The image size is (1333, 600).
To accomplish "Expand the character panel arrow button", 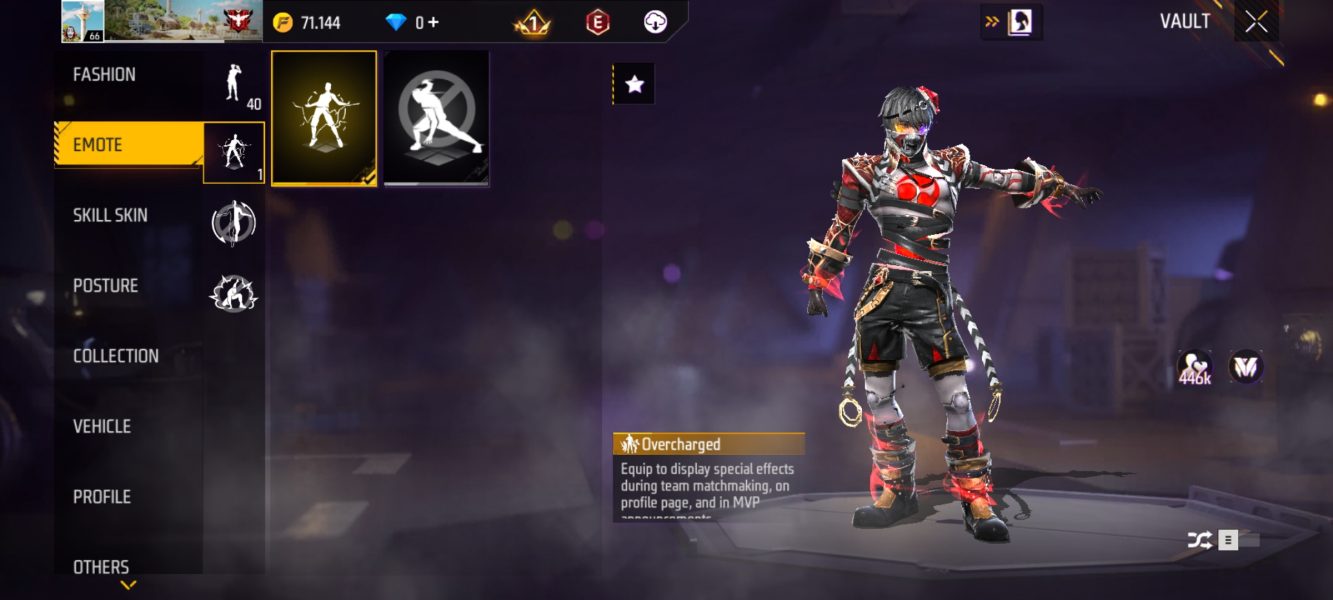I will [1011, 22].
